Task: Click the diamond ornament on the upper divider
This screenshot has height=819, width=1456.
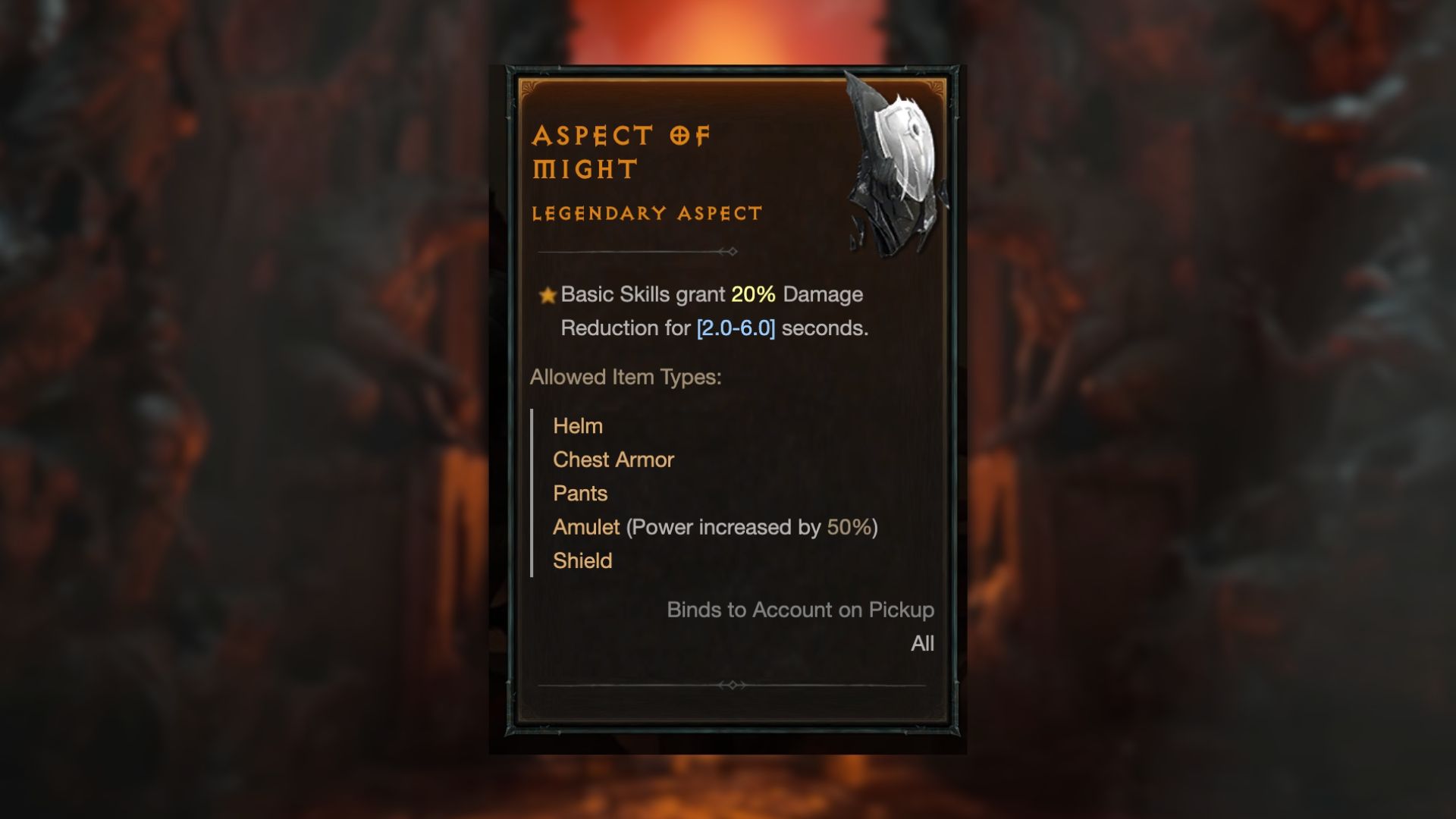Action: point(733,250)
